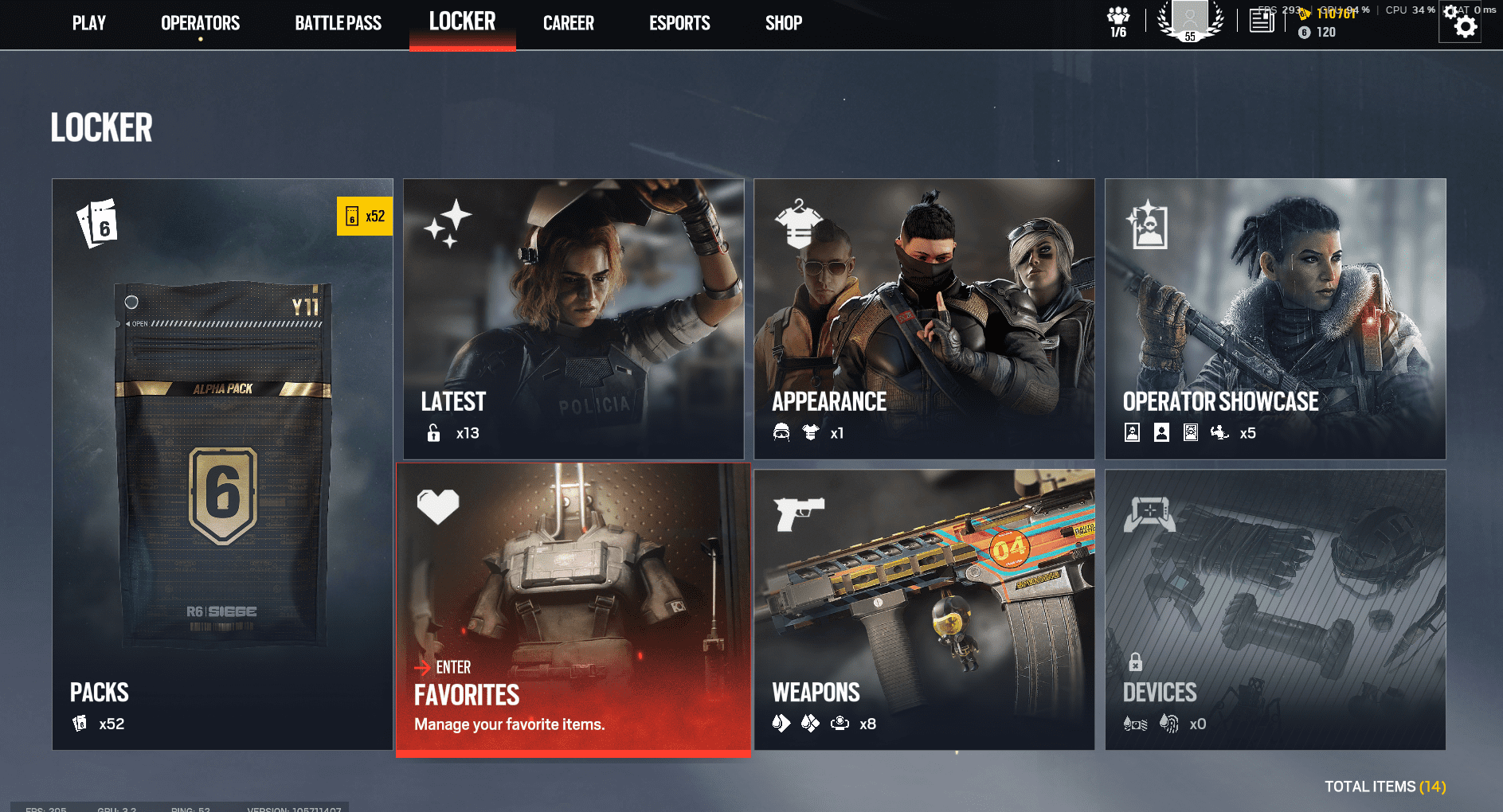Click the R6 credits coin icon showing 120
The width and height of the screenshot is (1503, 812).
coord(1304,33)
